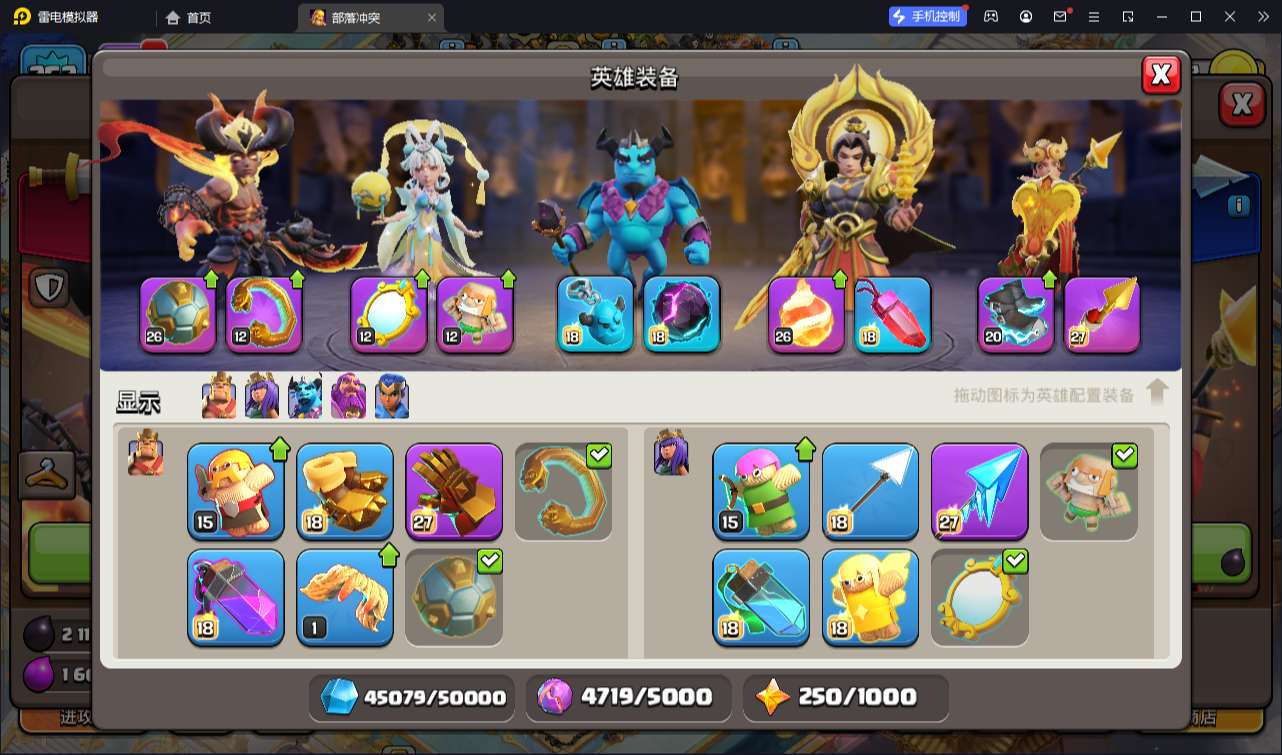
Task: Filter equipment by Royal Champion portrait
Action: pos(392,396)
